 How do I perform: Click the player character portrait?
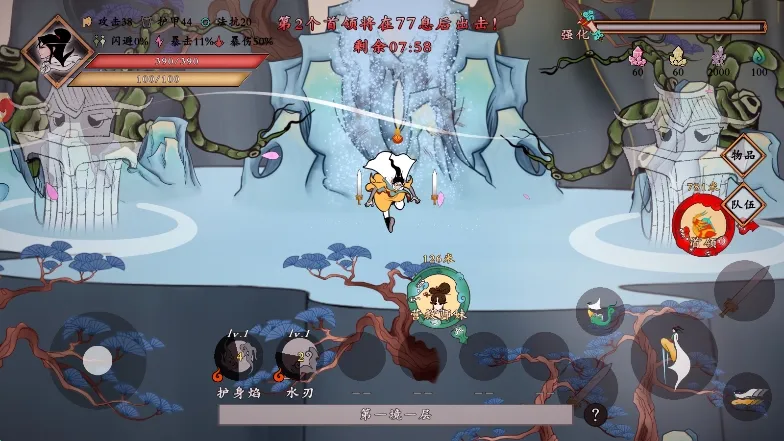(58, 52)
